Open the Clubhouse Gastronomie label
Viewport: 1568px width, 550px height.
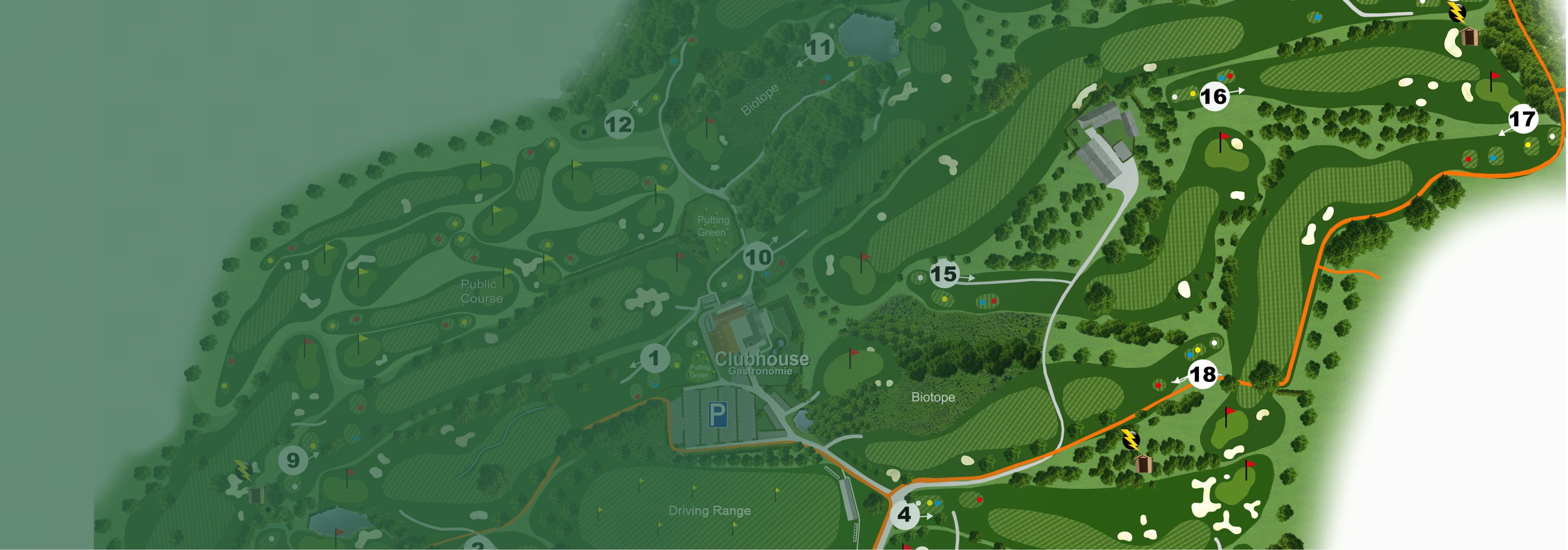(761, 362)
